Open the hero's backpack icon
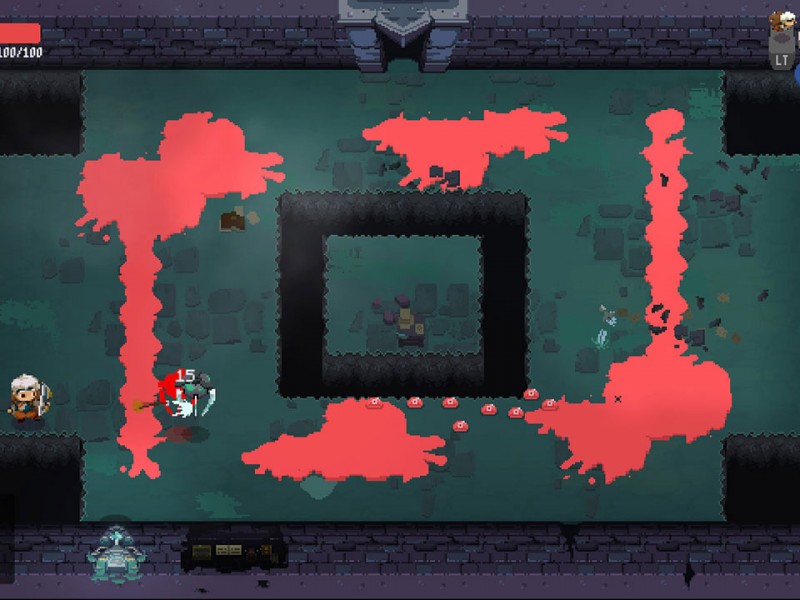 pos(782,40)
